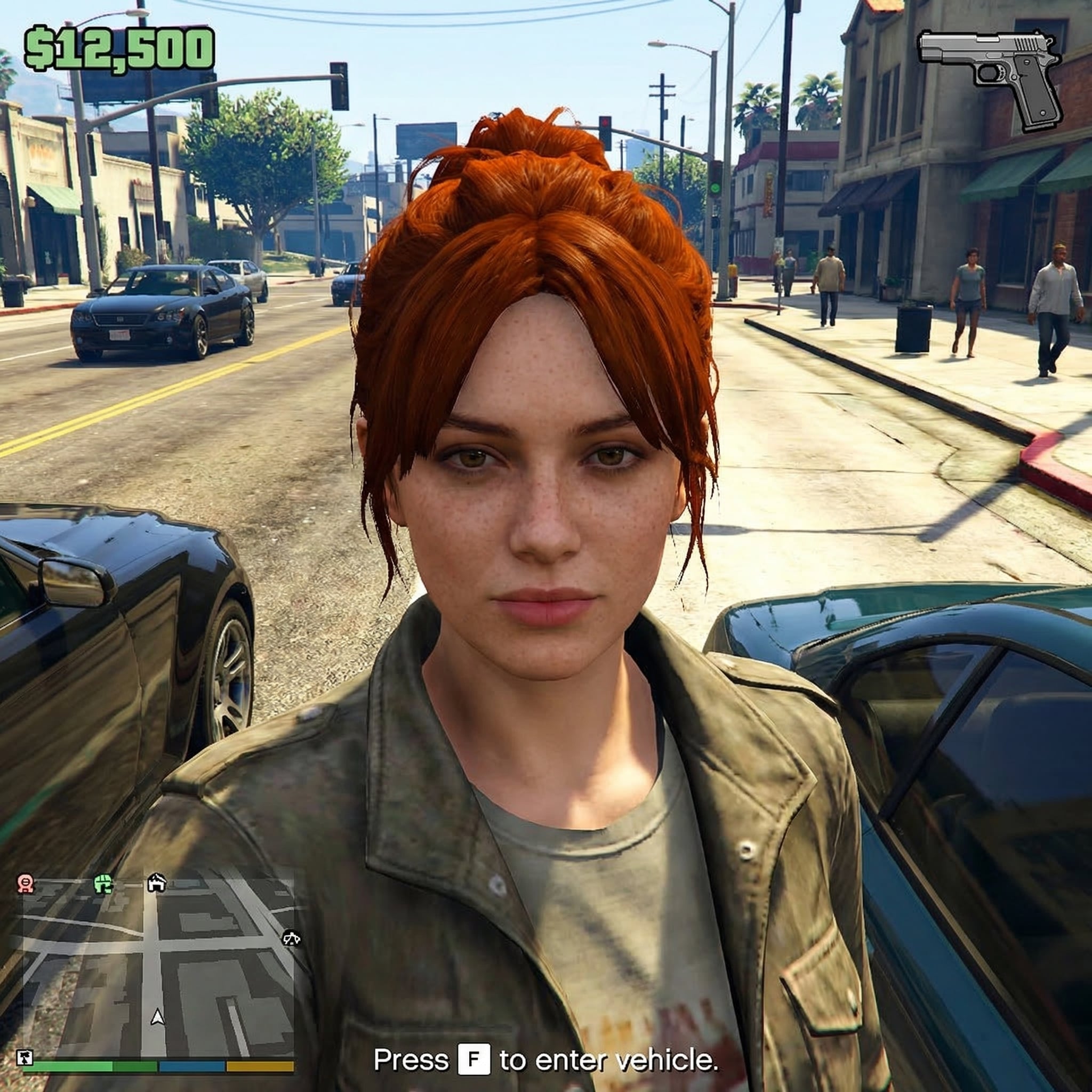The image size is (1092, 1092).
Task: Click the pink character marker on minimap
Action: [x=26, y=883]
